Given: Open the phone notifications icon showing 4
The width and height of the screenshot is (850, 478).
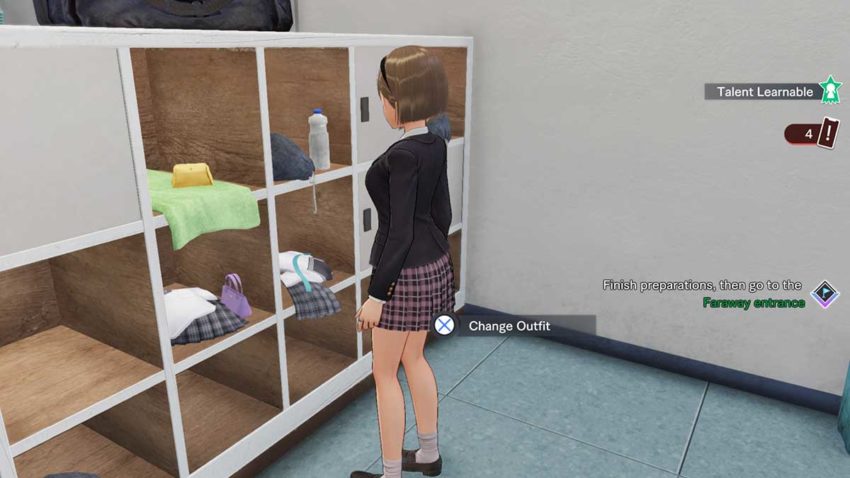Looking at the screenshot, I should tap(813, 132).
